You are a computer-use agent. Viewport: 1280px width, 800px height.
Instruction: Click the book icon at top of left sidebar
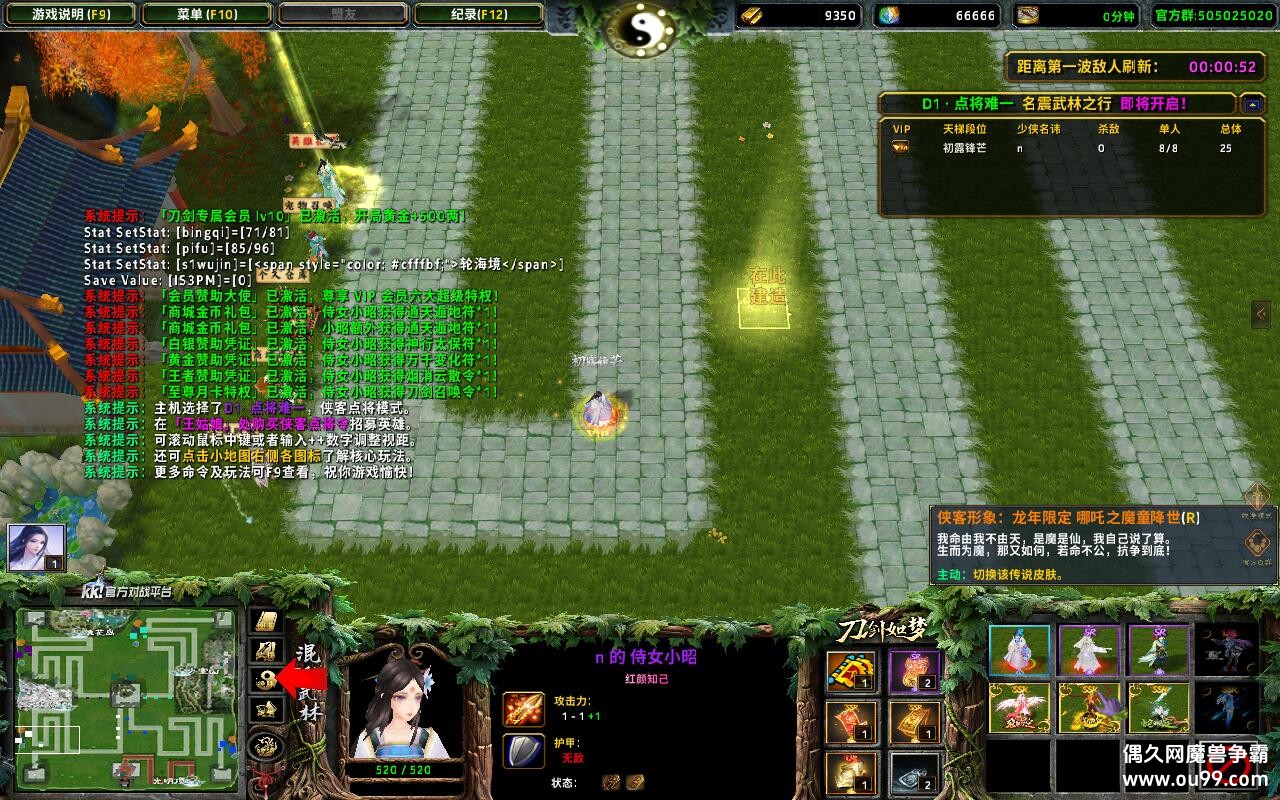point(266,621)
